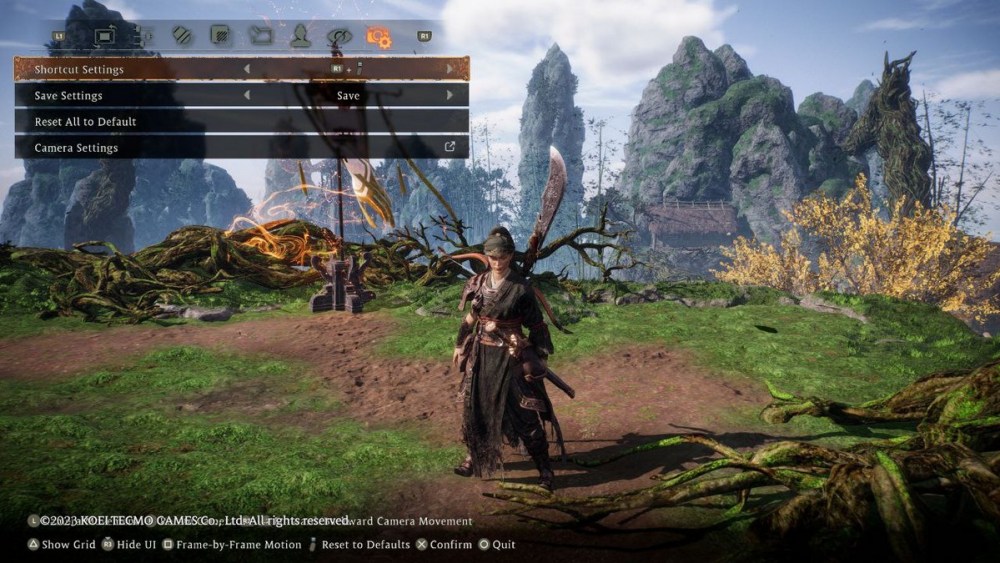This screenshot has height=563, width=1000.
Task: Click the left arrow on Save Settings
Action: [x=247, y=96]
